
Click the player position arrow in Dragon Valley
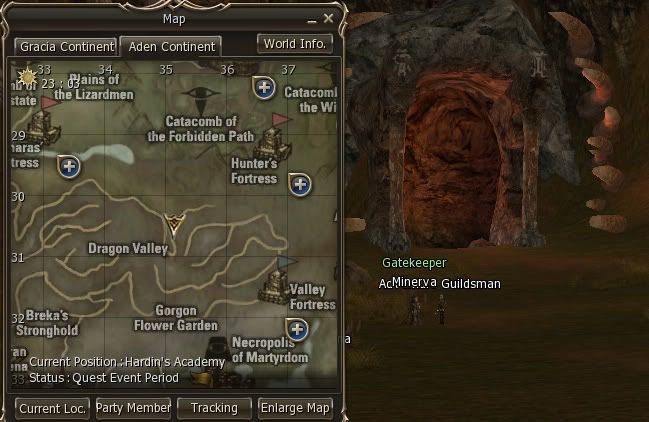[x=174, y=224]
